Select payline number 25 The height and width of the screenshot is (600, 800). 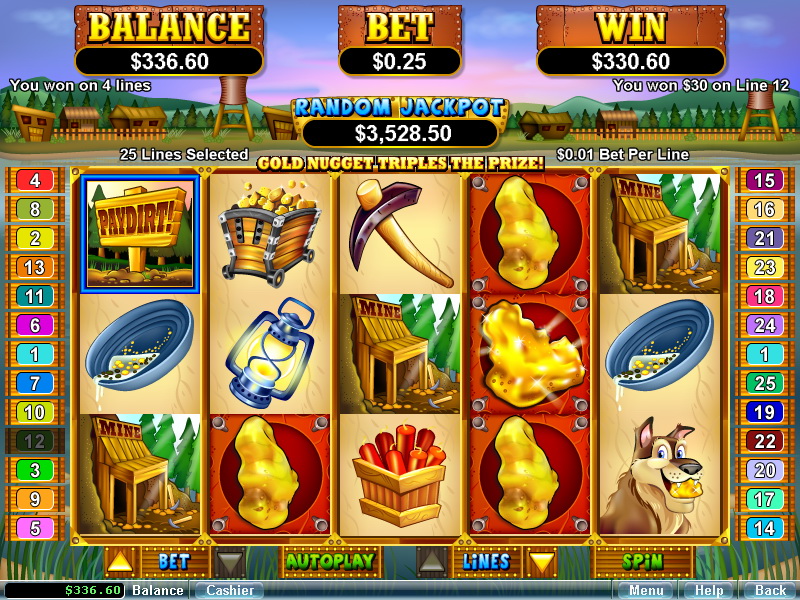click(765, 383)
